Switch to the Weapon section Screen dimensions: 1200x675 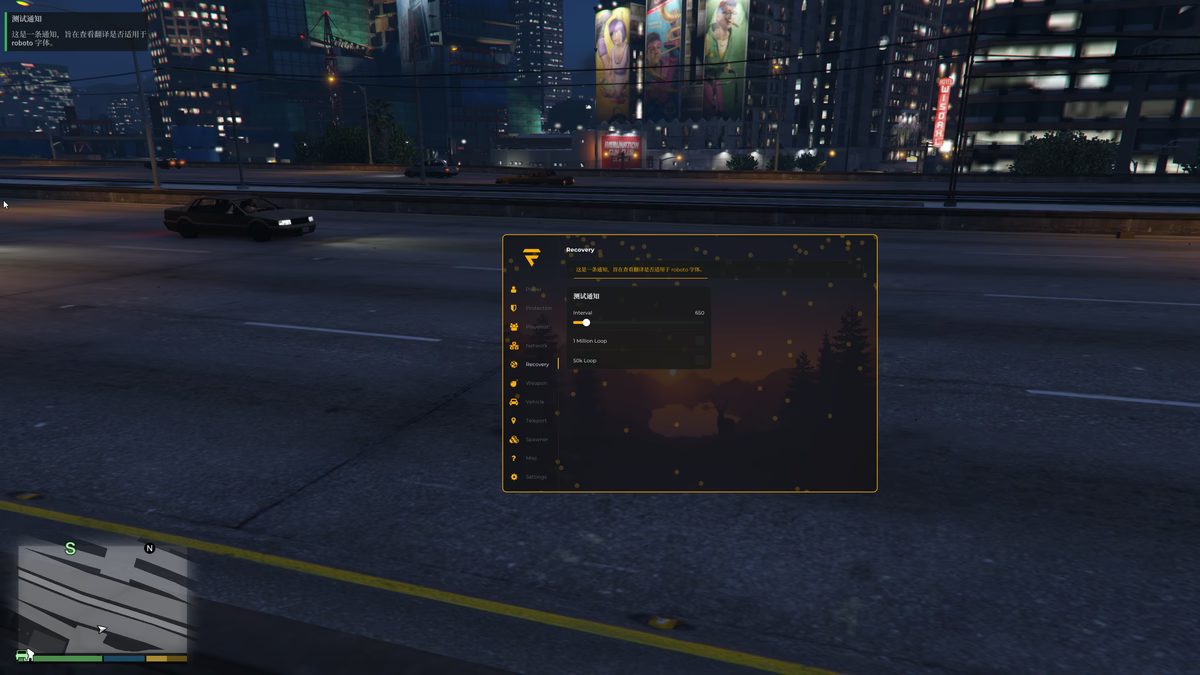point(536,383)
